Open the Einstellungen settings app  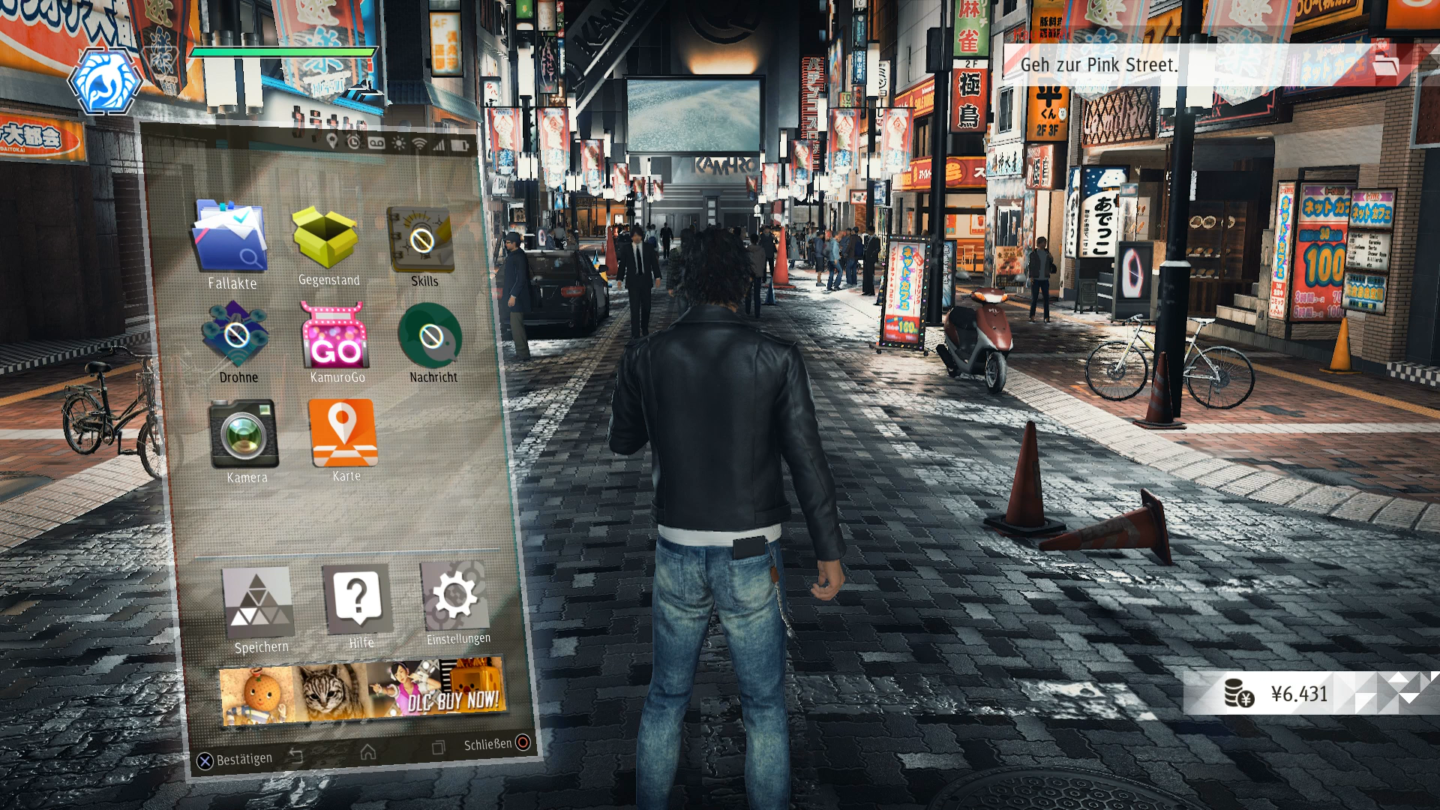point(455,599)
